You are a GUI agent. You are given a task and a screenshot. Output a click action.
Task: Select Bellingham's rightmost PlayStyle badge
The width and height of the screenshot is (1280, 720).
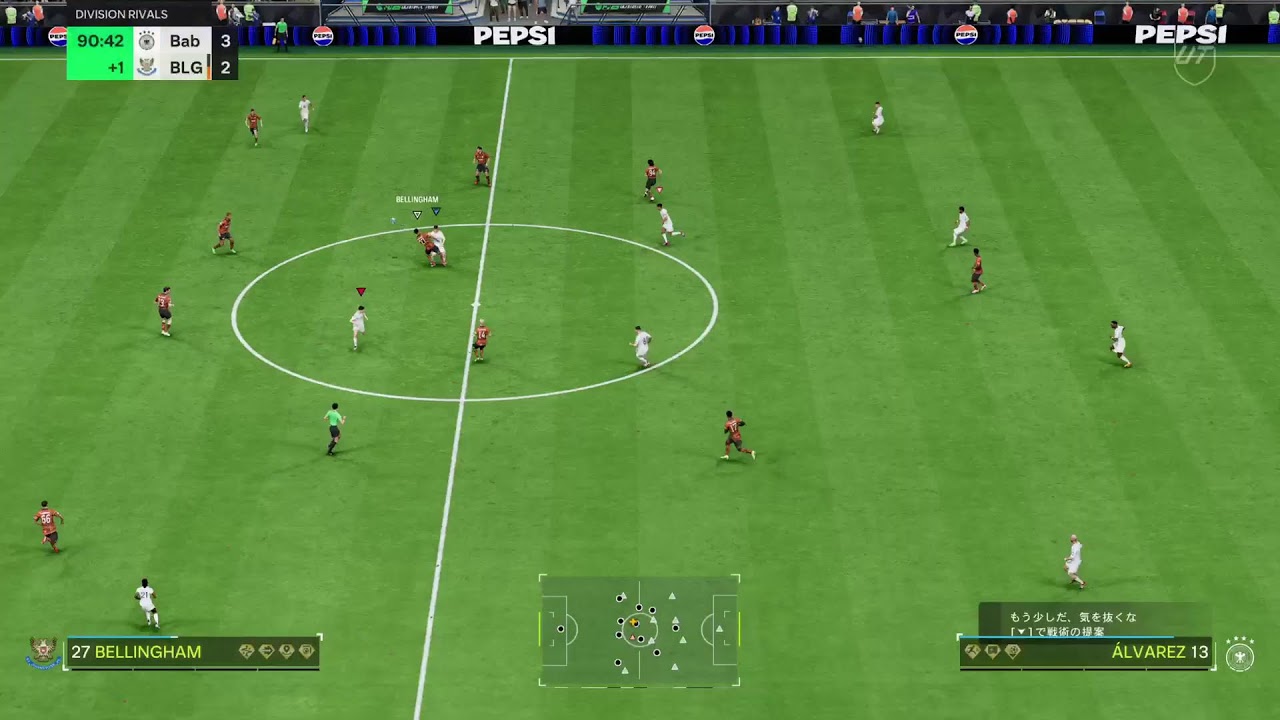click(306, 650)
